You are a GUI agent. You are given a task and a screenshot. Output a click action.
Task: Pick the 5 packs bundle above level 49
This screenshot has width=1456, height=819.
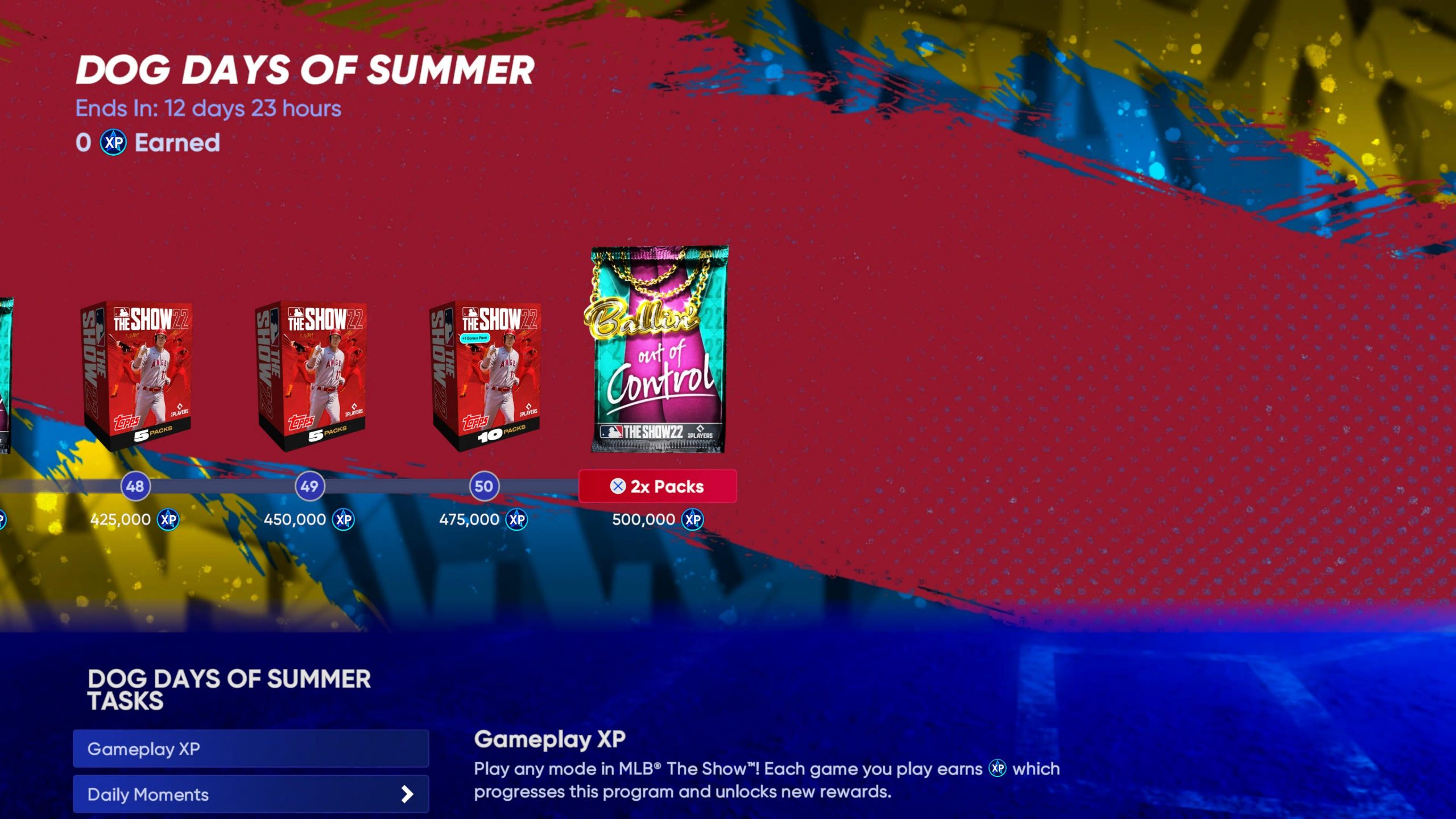point(311,375)
